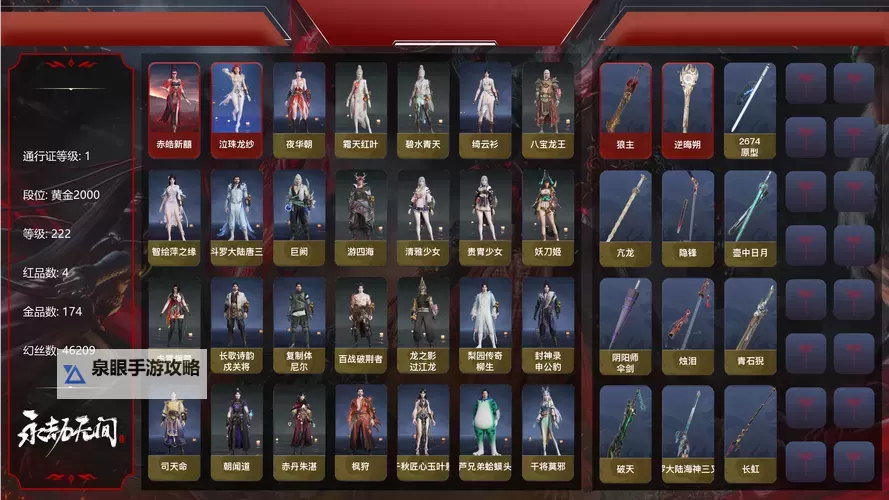Open the 阴阳师伞剑 weapon card
Screen dimensions: 889x500
tap(626, 323)
